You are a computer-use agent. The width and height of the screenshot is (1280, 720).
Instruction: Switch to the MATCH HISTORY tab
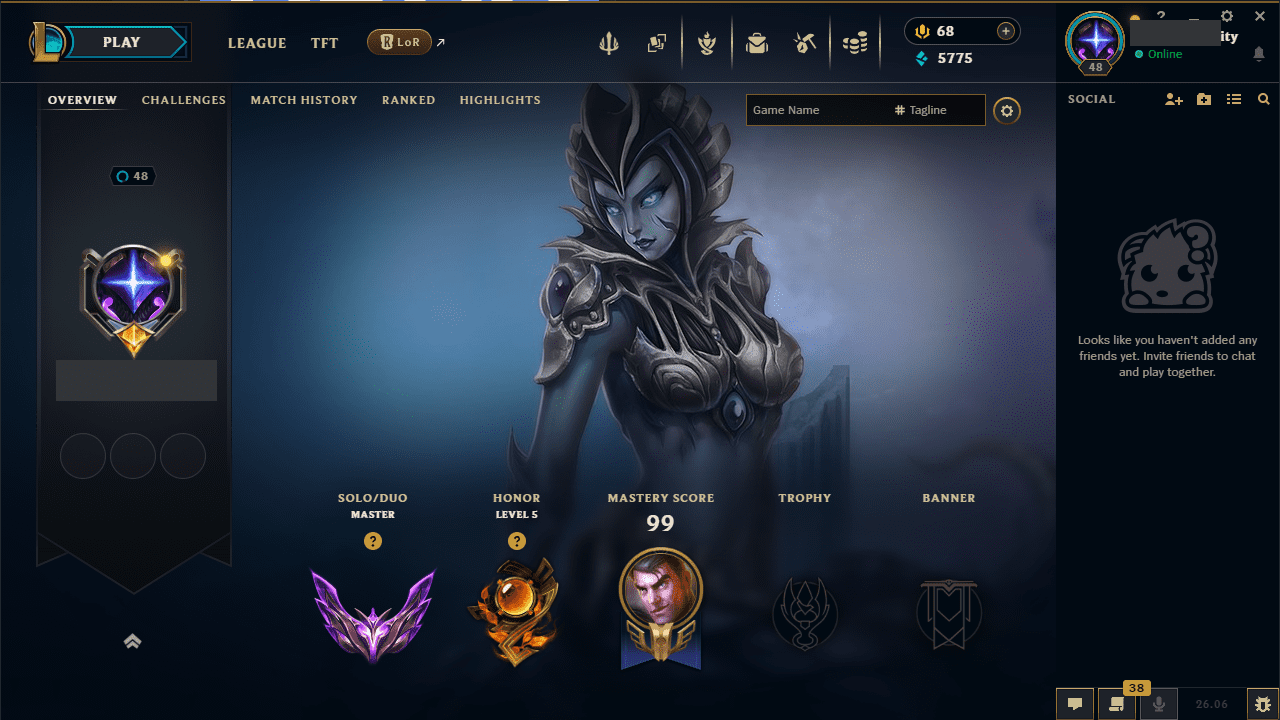pos(304,100)
